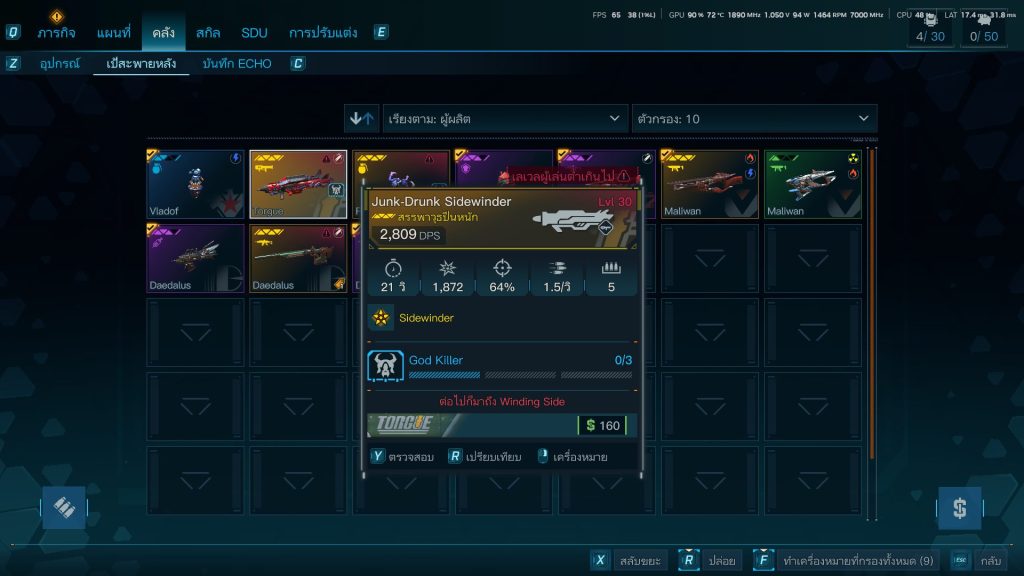Image resolution: width=1024 pixels, height=576 pixels.
Task: Open the SDU tab
Action: pos(254,32)
